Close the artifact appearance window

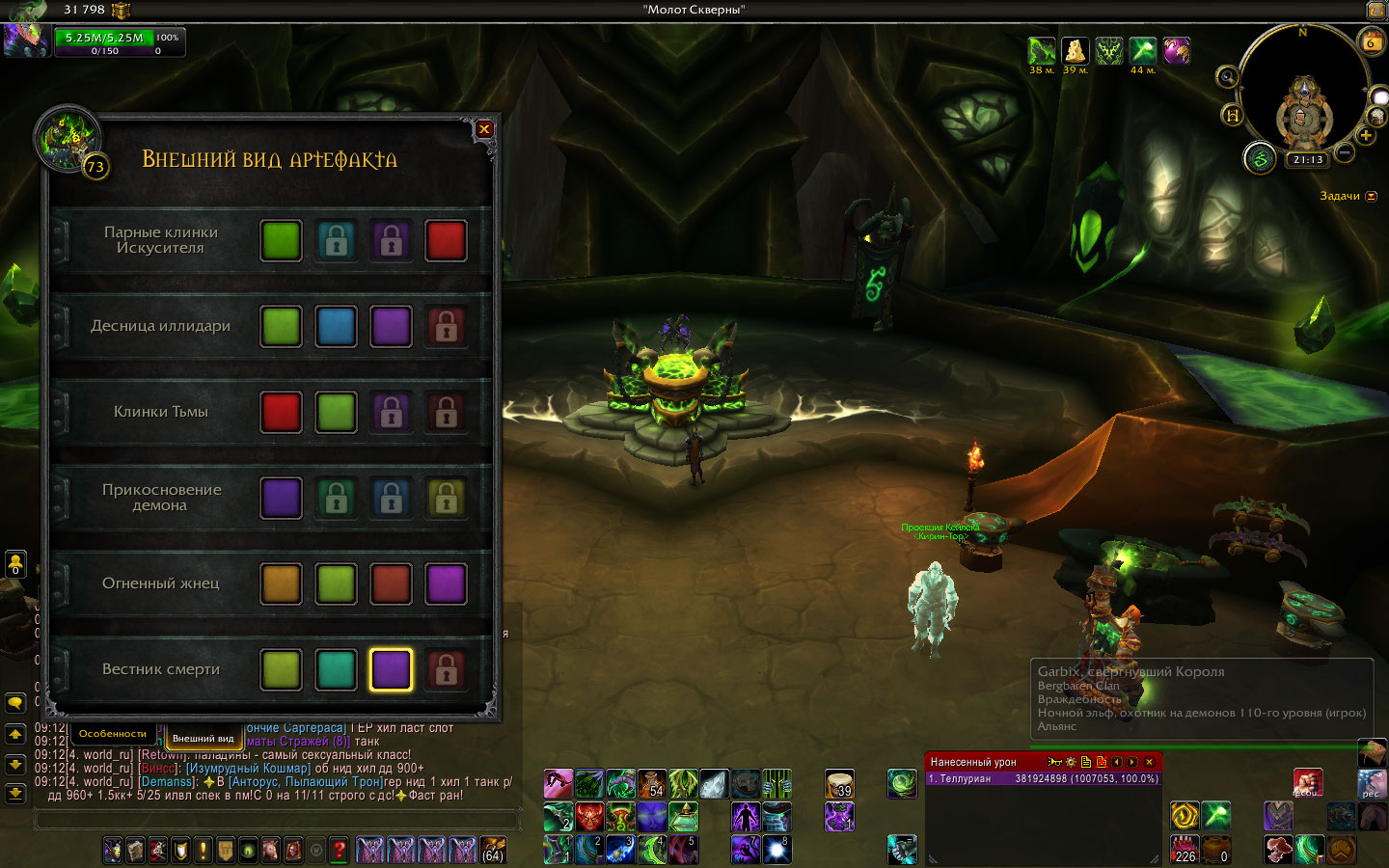coord(484,129)
